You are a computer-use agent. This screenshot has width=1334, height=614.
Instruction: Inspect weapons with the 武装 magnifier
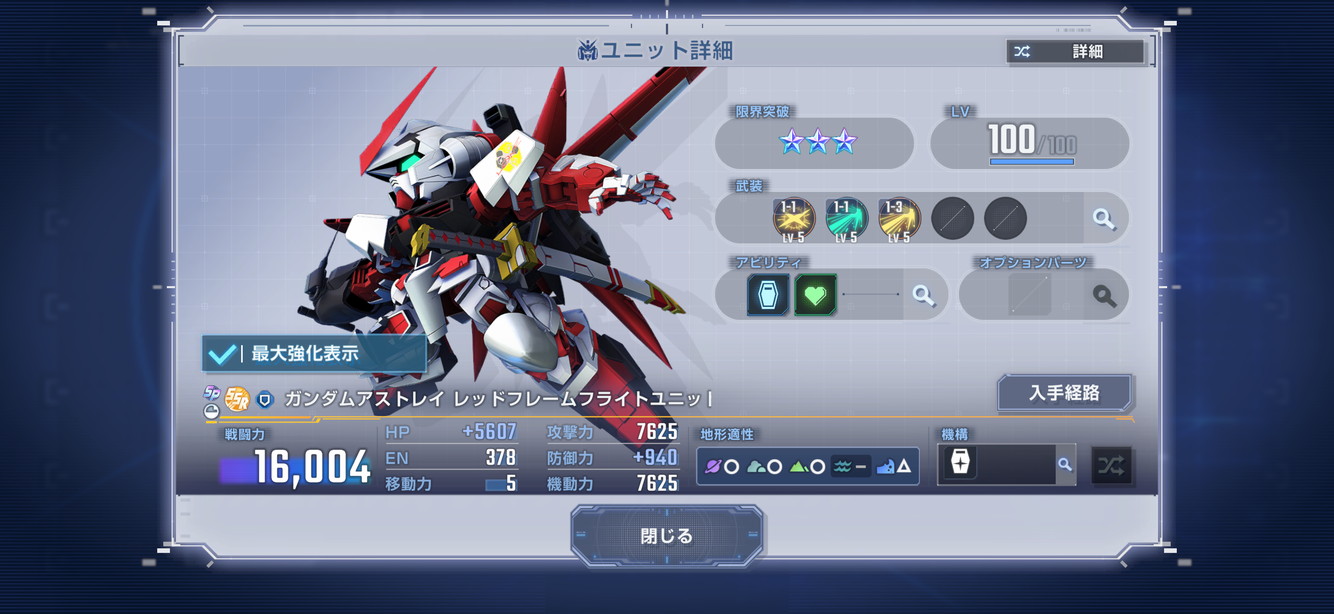point(1104,219)
